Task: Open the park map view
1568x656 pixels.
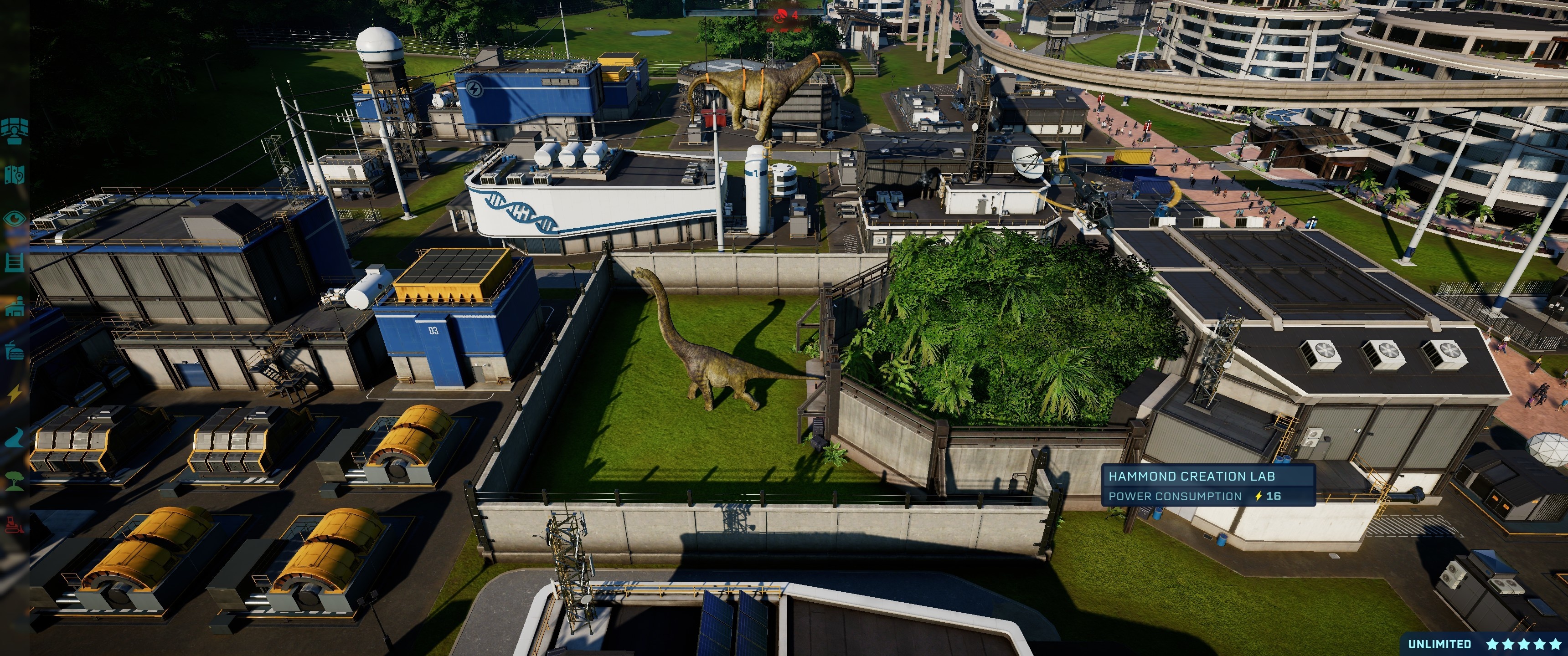Action: click(x=14, y=175)
